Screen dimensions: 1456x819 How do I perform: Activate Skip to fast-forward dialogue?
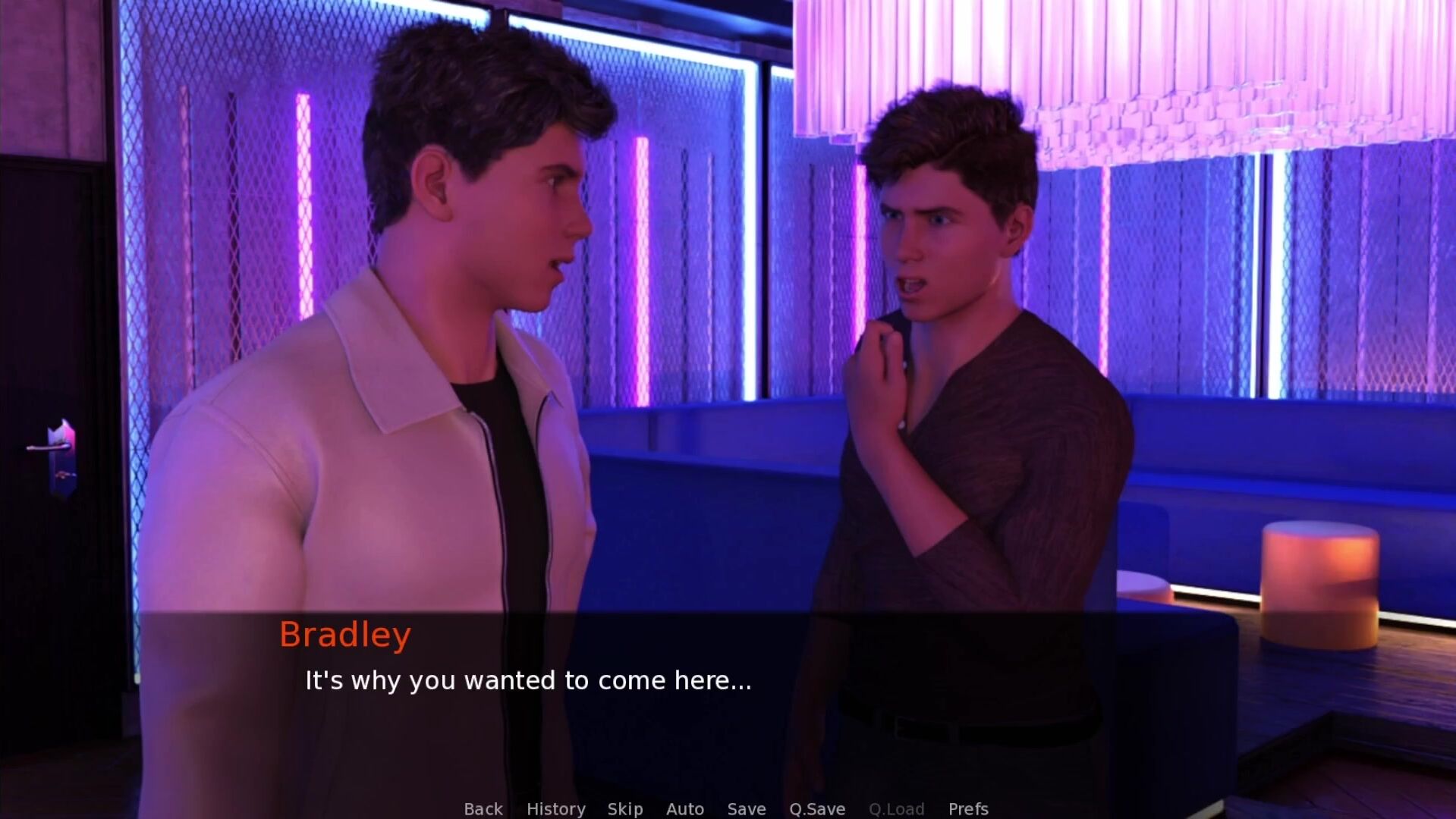(624, 809)
